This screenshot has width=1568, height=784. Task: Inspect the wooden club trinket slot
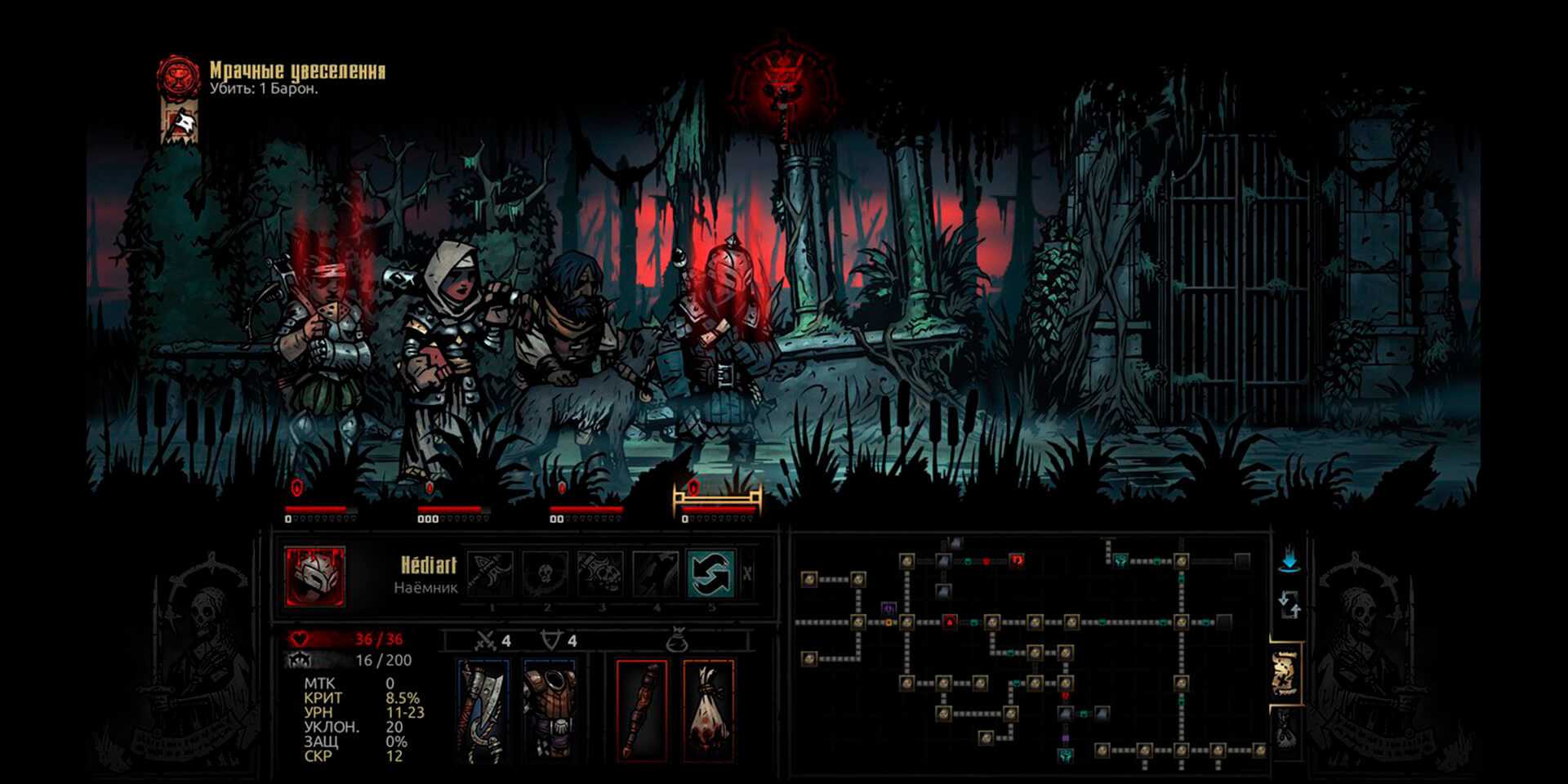click(642, 711)
